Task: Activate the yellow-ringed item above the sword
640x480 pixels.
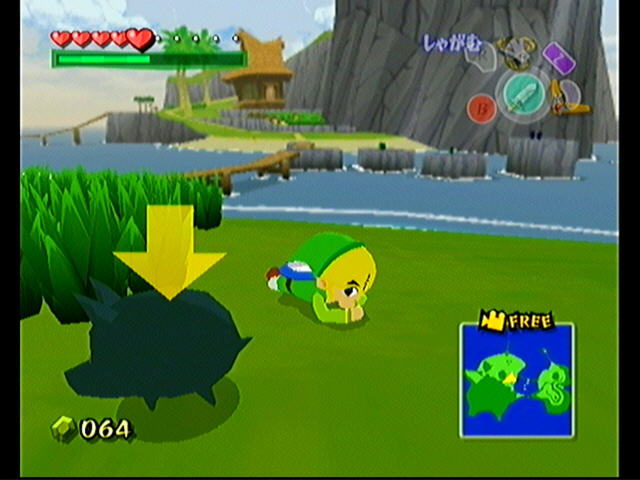Action: [518, 50]
